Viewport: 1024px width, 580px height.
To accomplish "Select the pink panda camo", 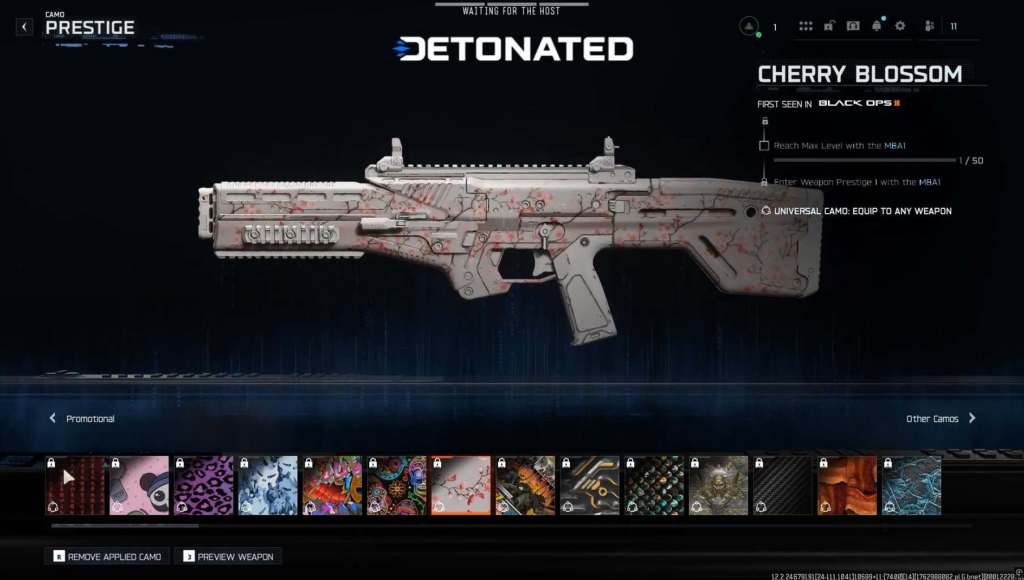I will click(x=139, y=486).
